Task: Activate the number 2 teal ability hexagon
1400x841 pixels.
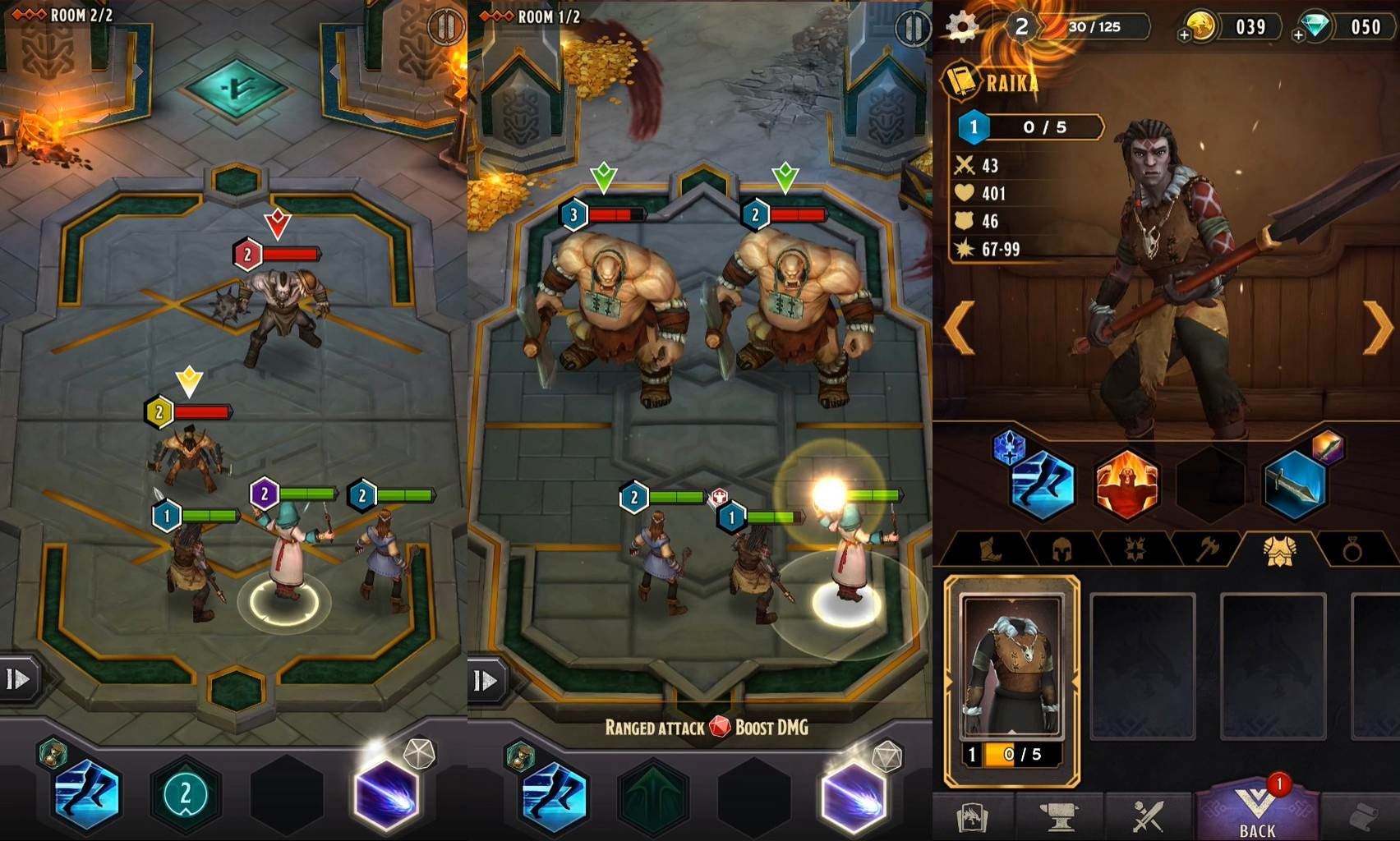Action: pos(186,793)
